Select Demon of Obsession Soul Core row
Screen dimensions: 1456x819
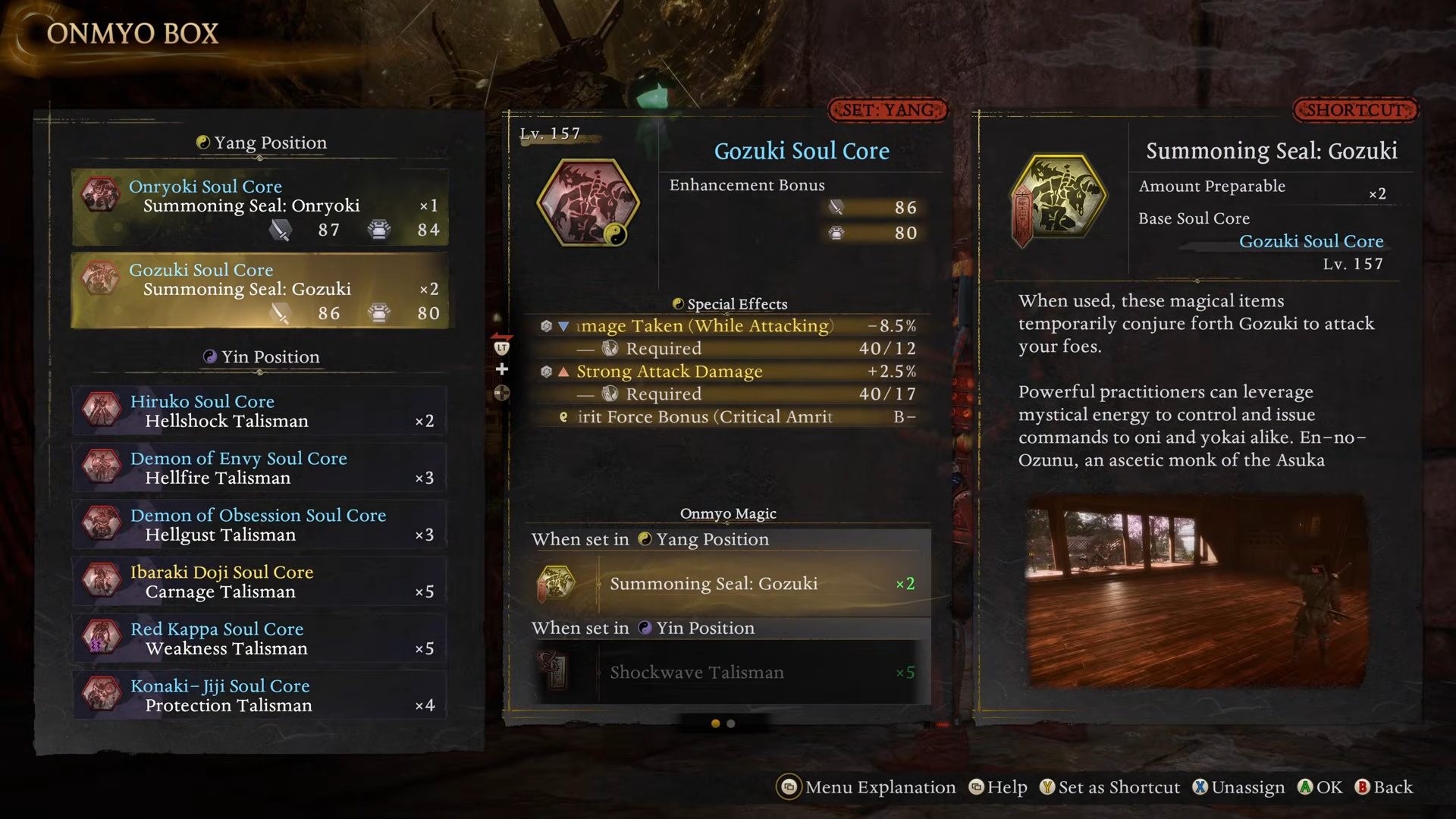coord(259,525)
